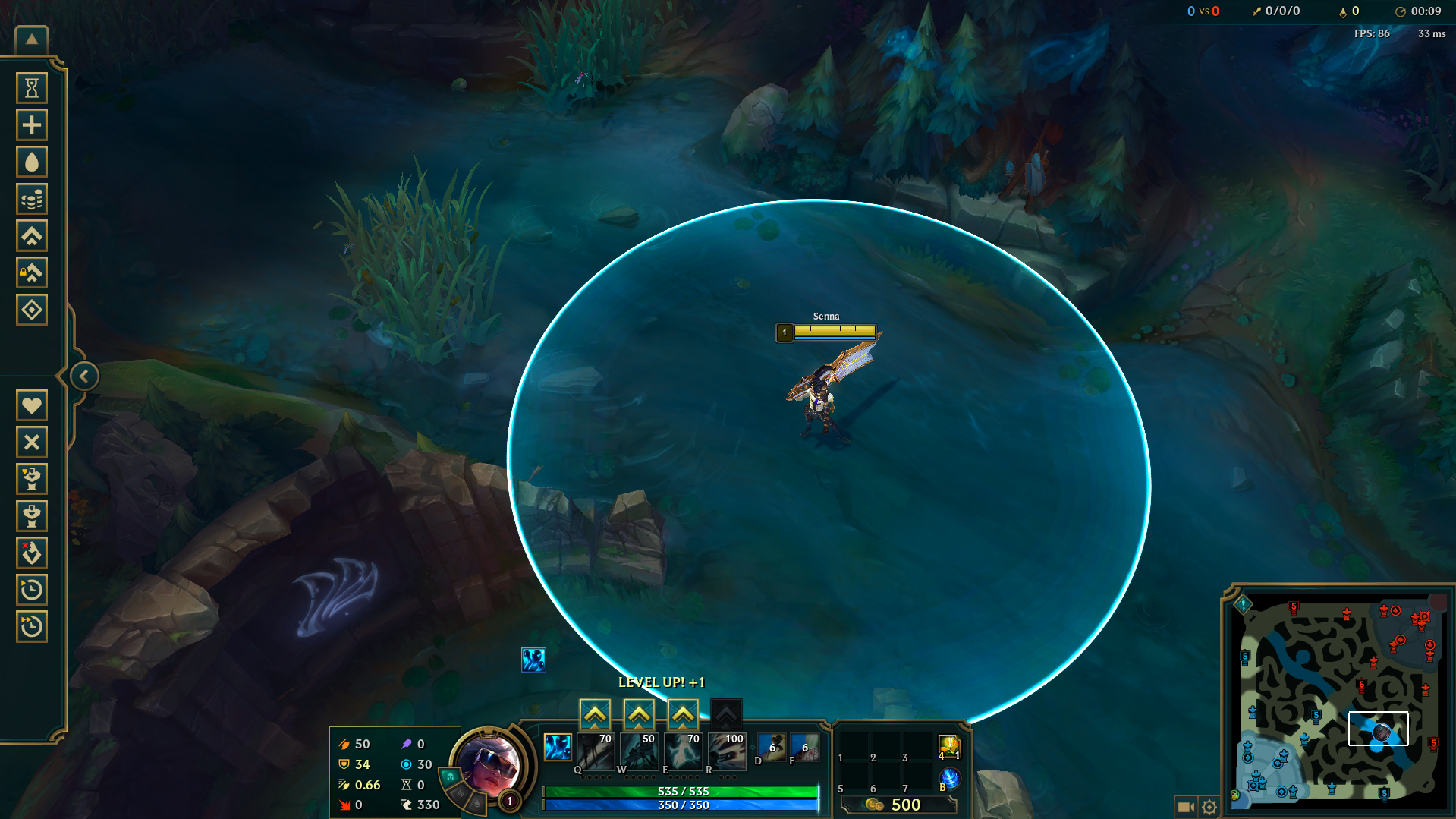Collapse the practice tool side panel arrow
The height and width of the screenshot is (819, 1456).
tap(84, 376)
